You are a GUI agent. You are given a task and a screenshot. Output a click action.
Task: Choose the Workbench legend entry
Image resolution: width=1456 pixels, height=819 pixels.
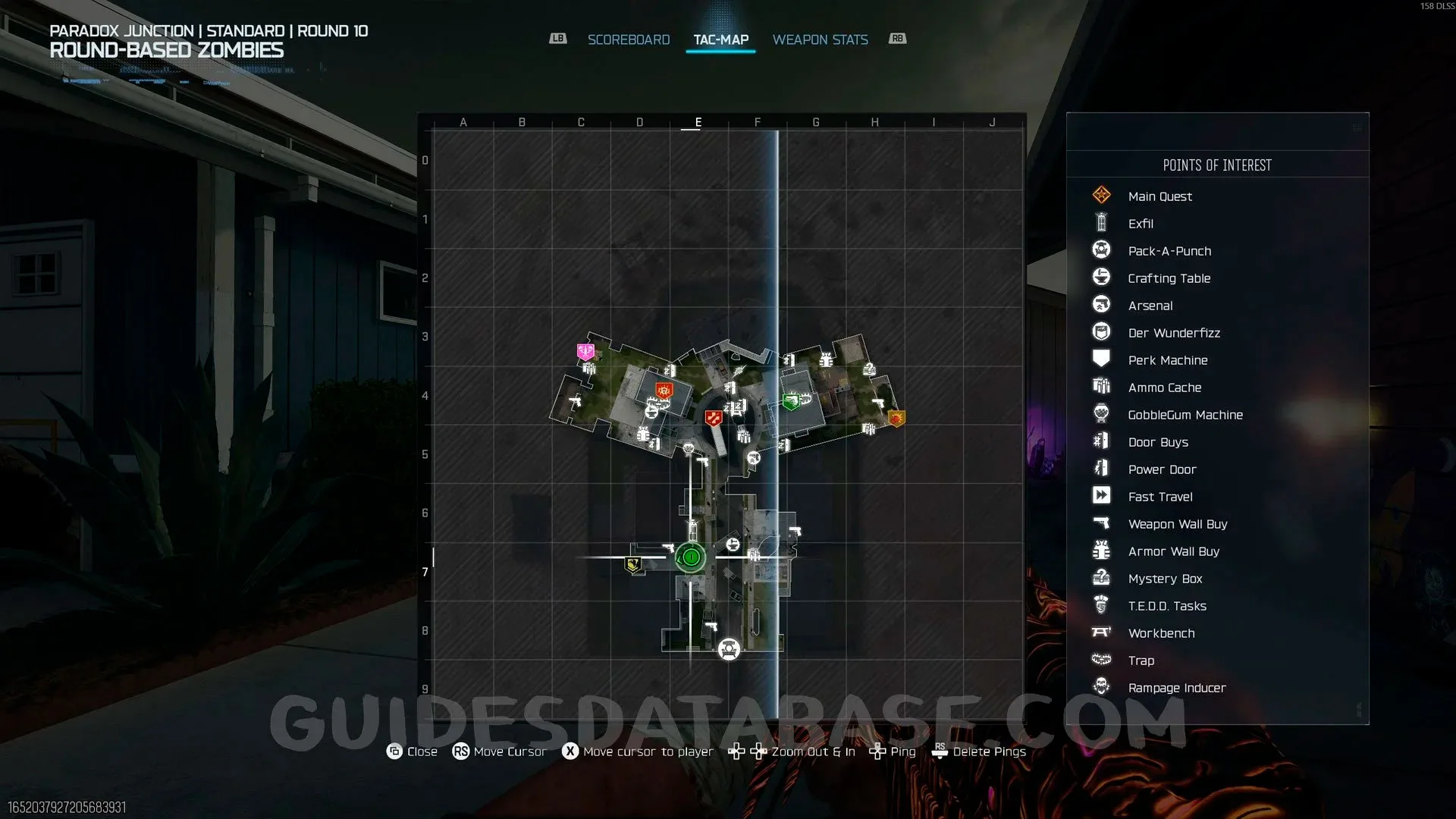point(1161,633)
